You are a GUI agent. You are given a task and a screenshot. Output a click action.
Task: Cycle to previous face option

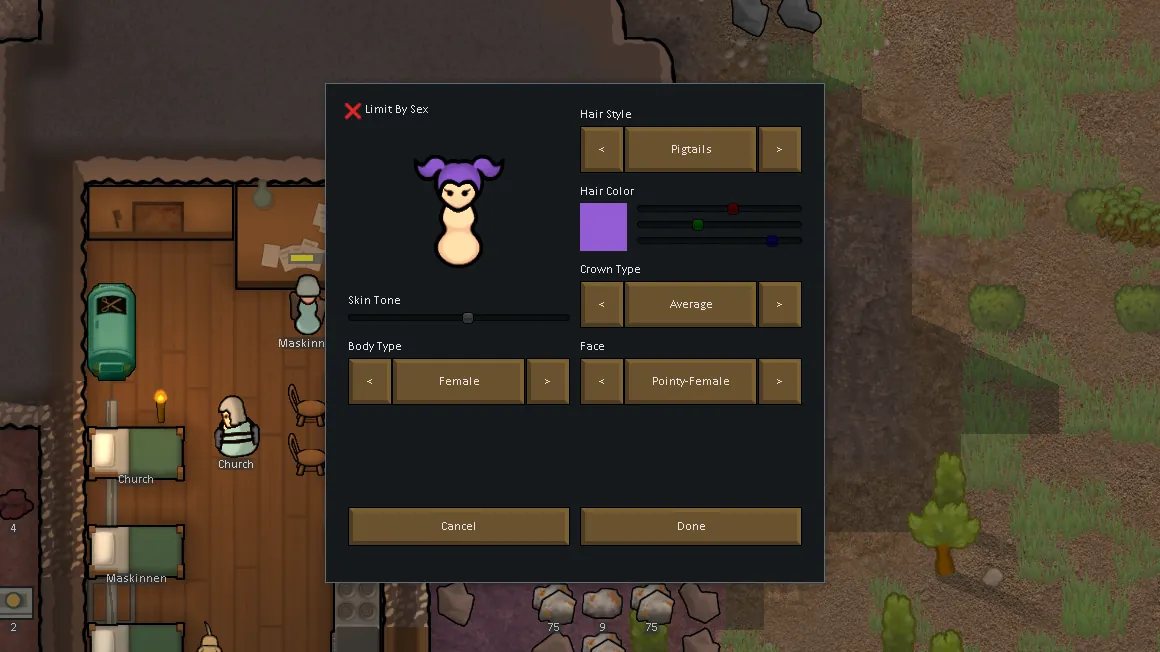coord(602,382)
